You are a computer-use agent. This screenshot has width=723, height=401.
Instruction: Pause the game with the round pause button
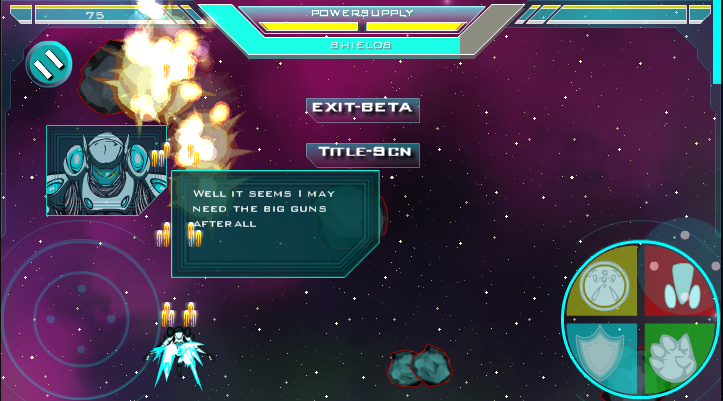click(x=48, y=64)
